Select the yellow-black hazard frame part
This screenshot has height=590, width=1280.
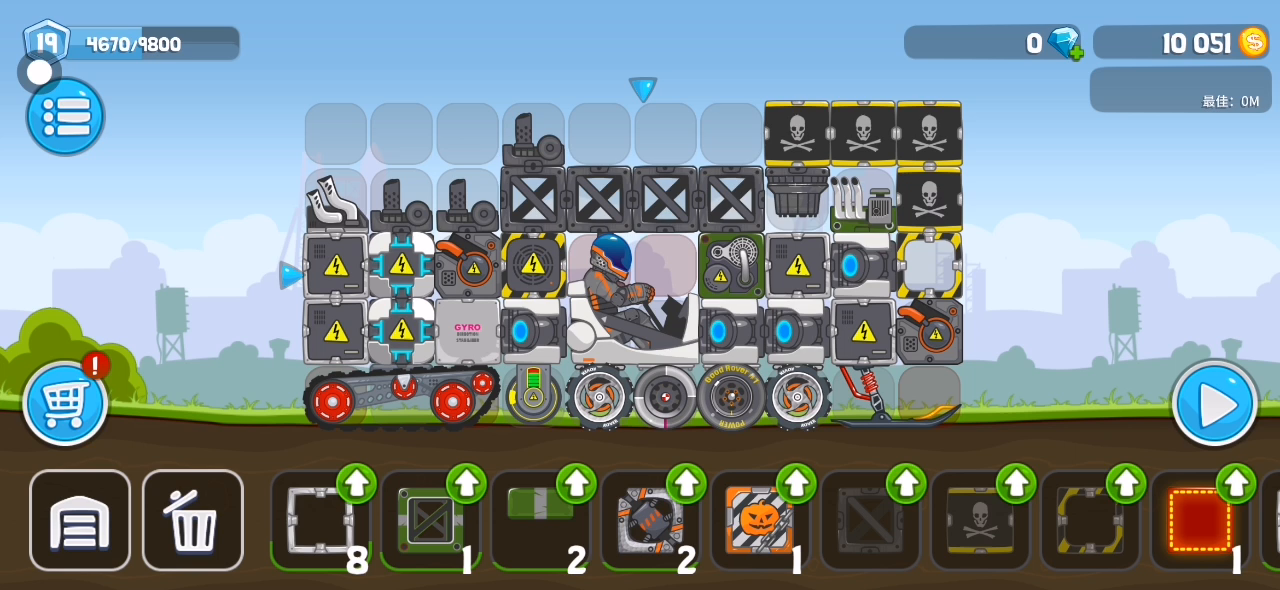1089,521
